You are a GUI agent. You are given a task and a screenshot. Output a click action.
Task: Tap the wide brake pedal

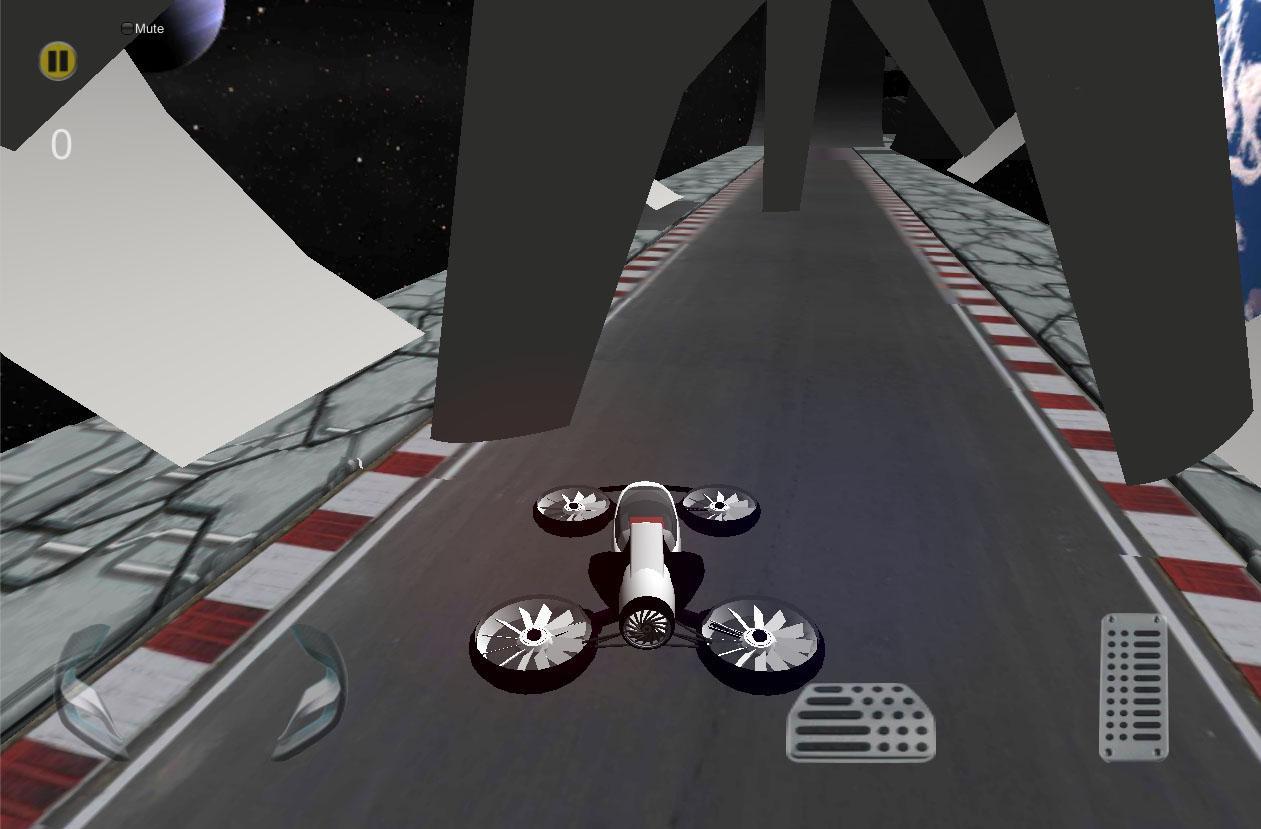pos(861,722)
